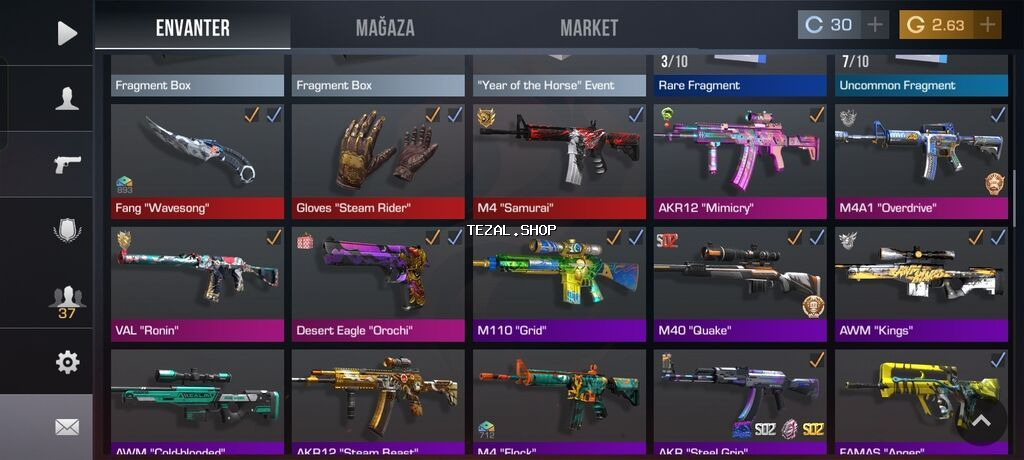The width and height of the screenshot is (1024, 460).
Task: Select the Gloves "Steam Rider" item
Action: click(379, 160)
